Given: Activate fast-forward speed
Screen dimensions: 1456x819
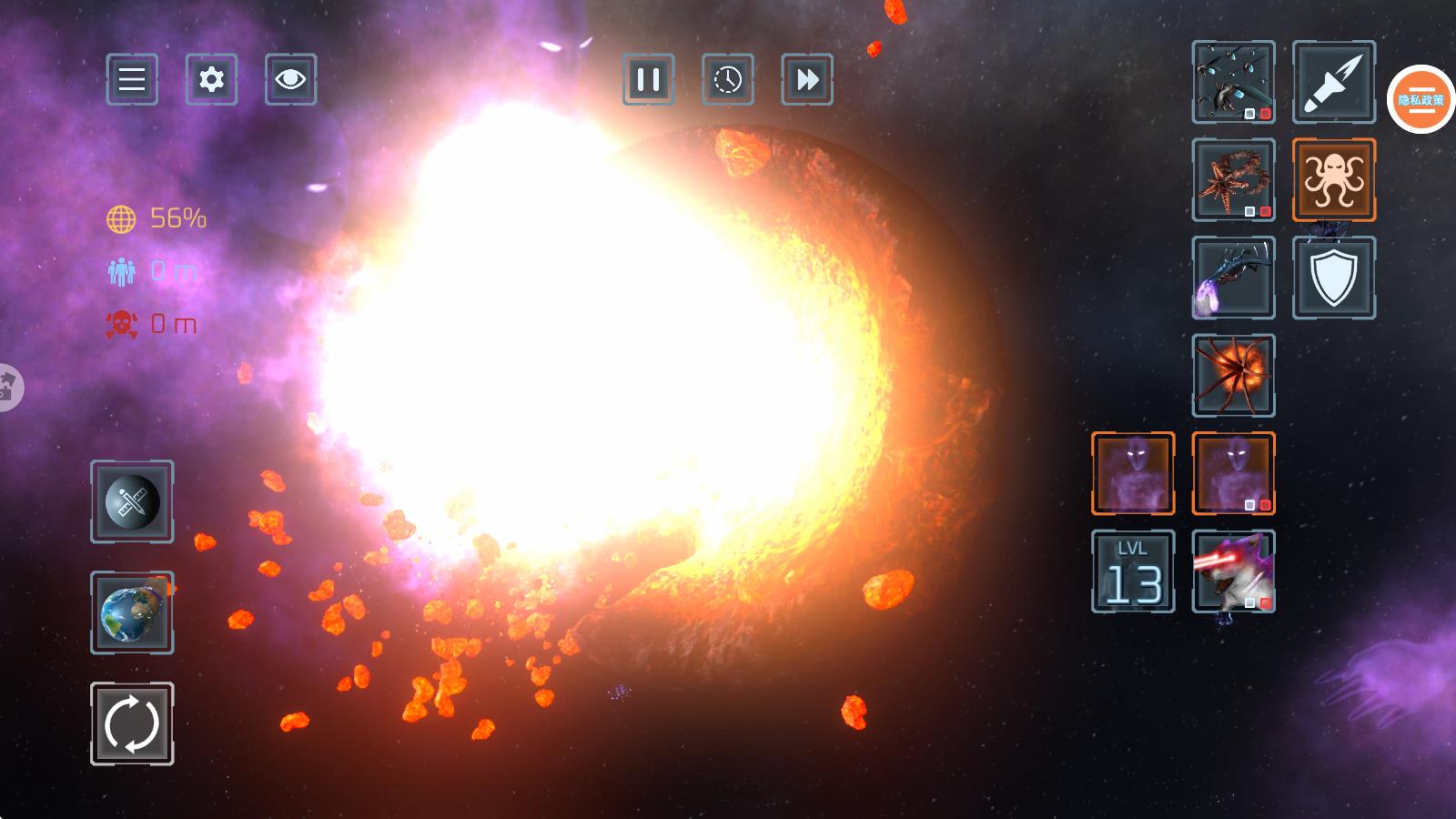Looking at the screenshot, I should click(x=806, y=79).
